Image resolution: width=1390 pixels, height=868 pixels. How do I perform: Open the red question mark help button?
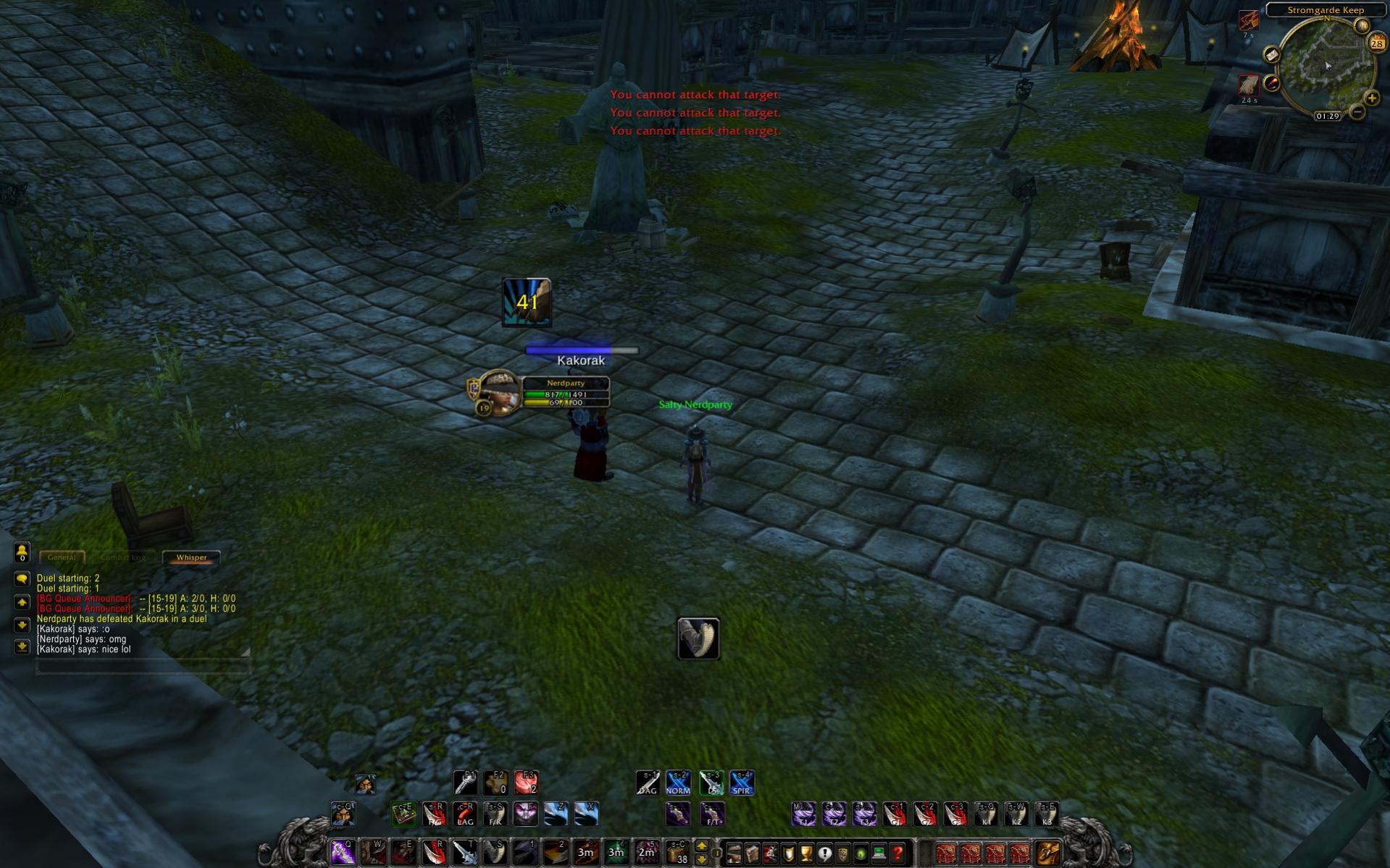tap(897, 854)
